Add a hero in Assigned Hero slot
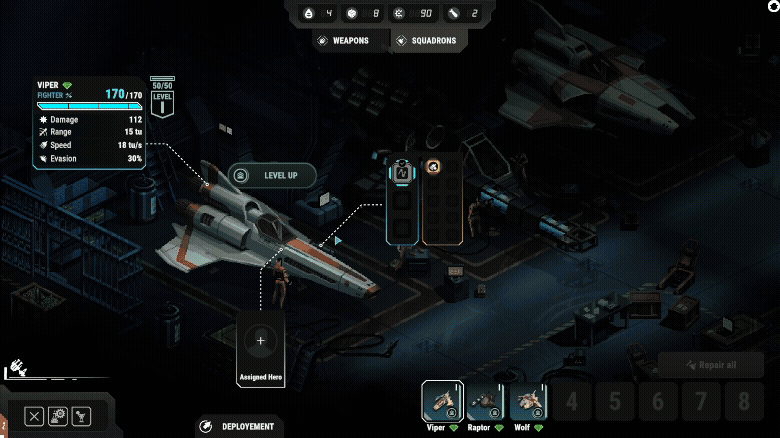780x438 pixels. coord(261,341)
